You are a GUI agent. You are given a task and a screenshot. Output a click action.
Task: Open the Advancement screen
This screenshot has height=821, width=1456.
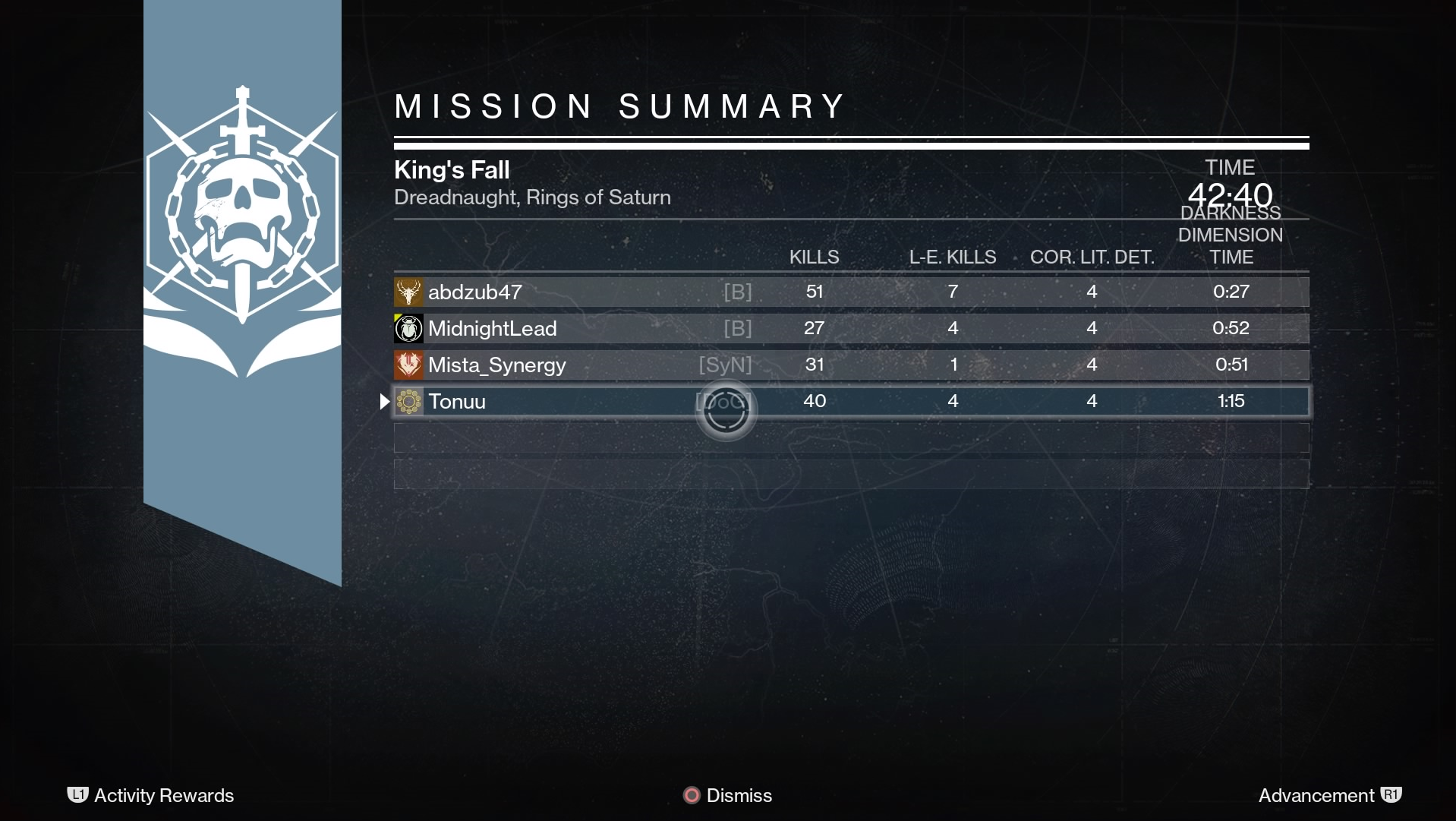point(1317,795)
